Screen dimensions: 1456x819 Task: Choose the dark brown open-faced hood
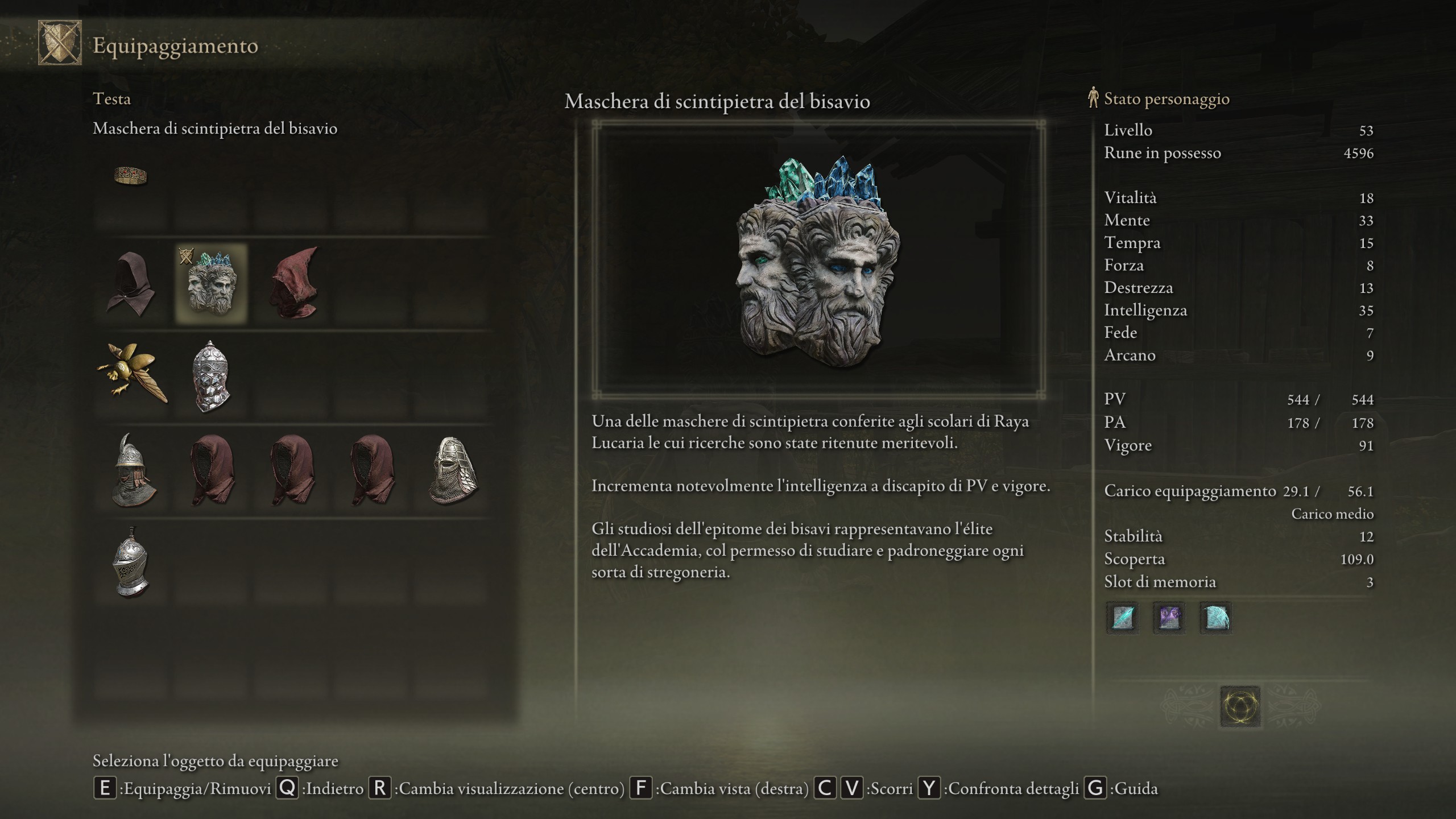pos(131,283)
